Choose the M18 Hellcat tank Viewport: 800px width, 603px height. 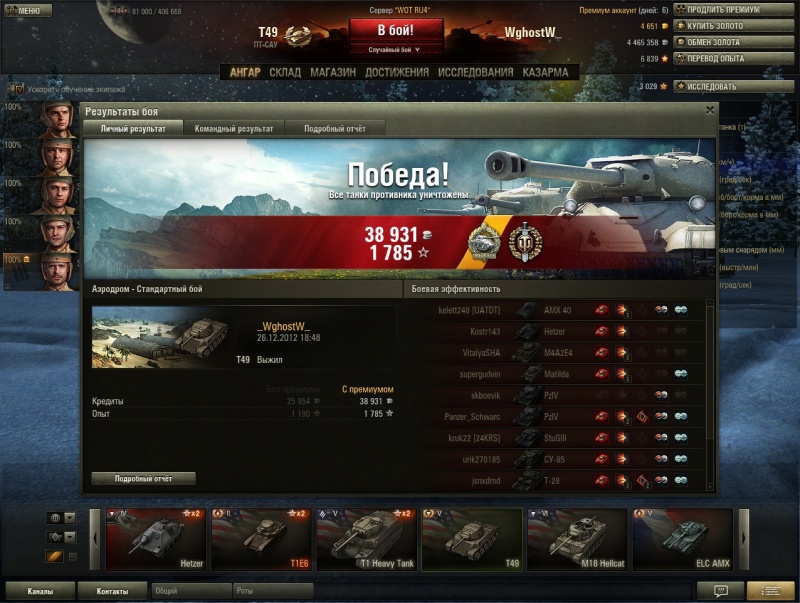pyautogui.click(x=577, y=539)
